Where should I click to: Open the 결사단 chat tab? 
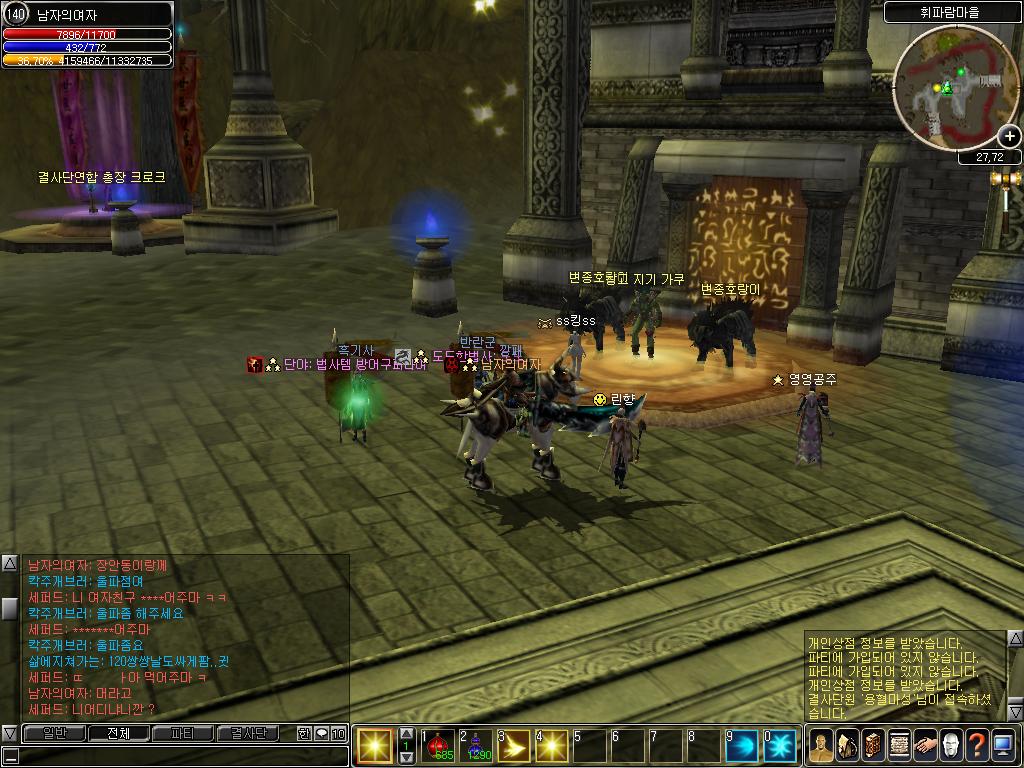tap(248, 733)
